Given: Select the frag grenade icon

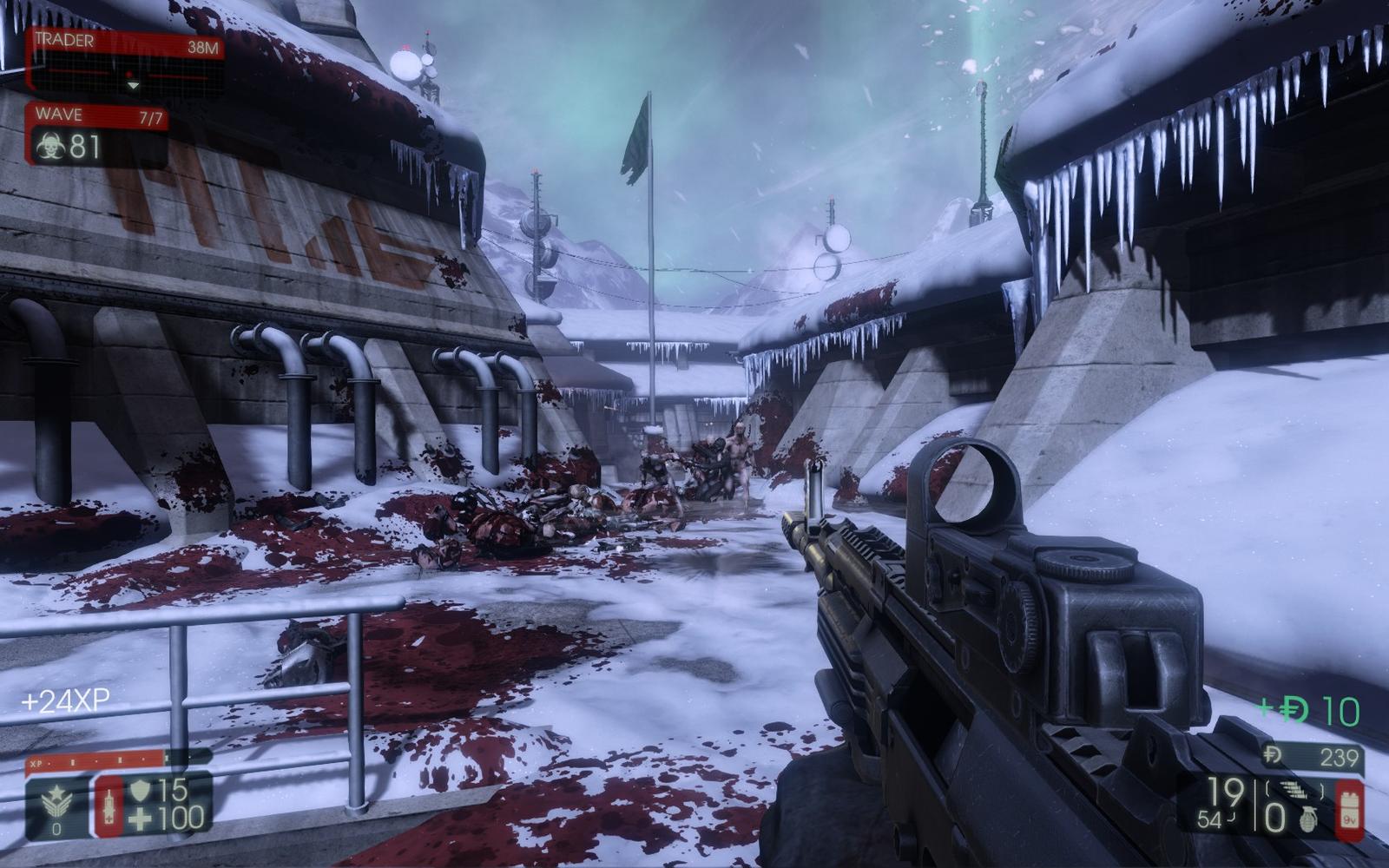Looking at the screenshot, I should pyautogui.click(x=1307, y=819).
